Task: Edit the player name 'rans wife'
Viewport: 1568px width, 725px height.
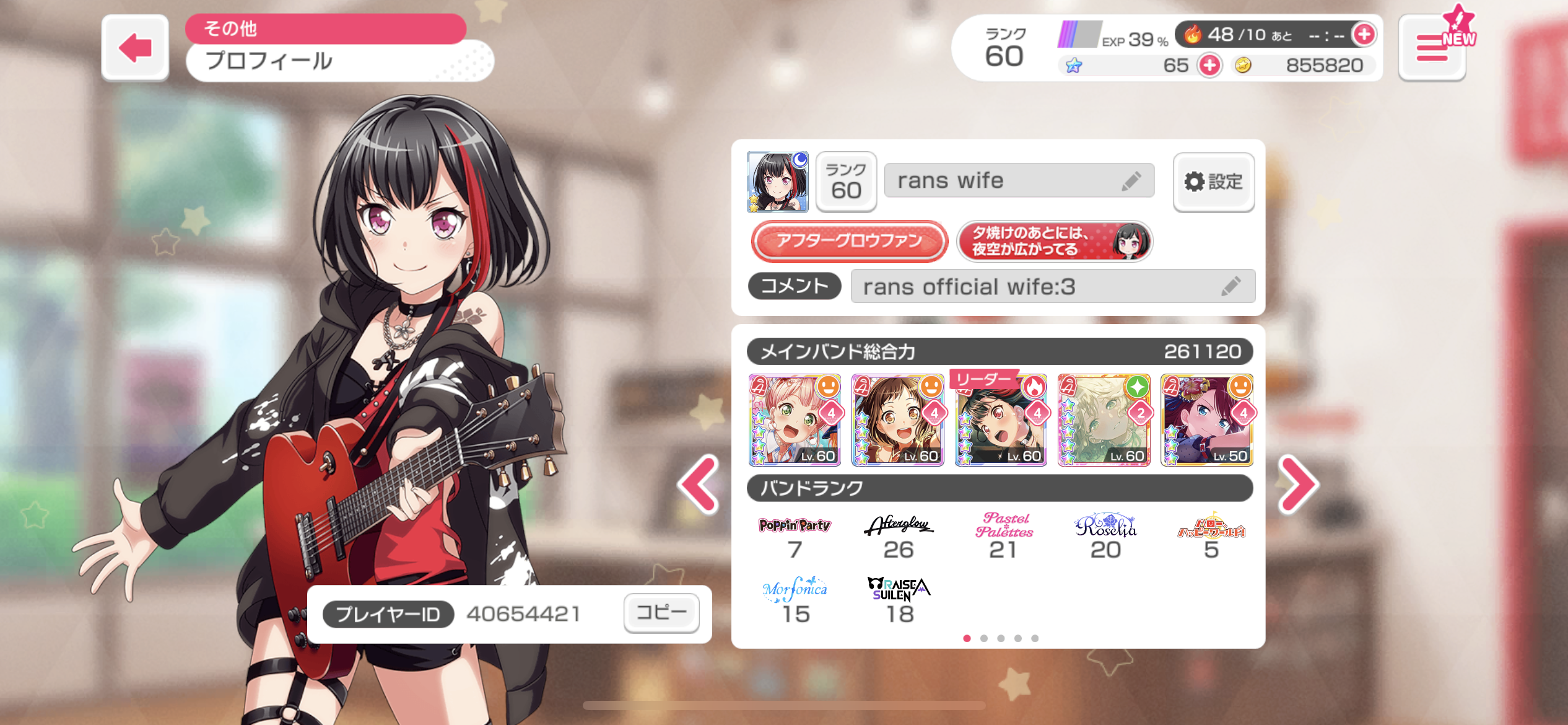Action: (1131, 181)
